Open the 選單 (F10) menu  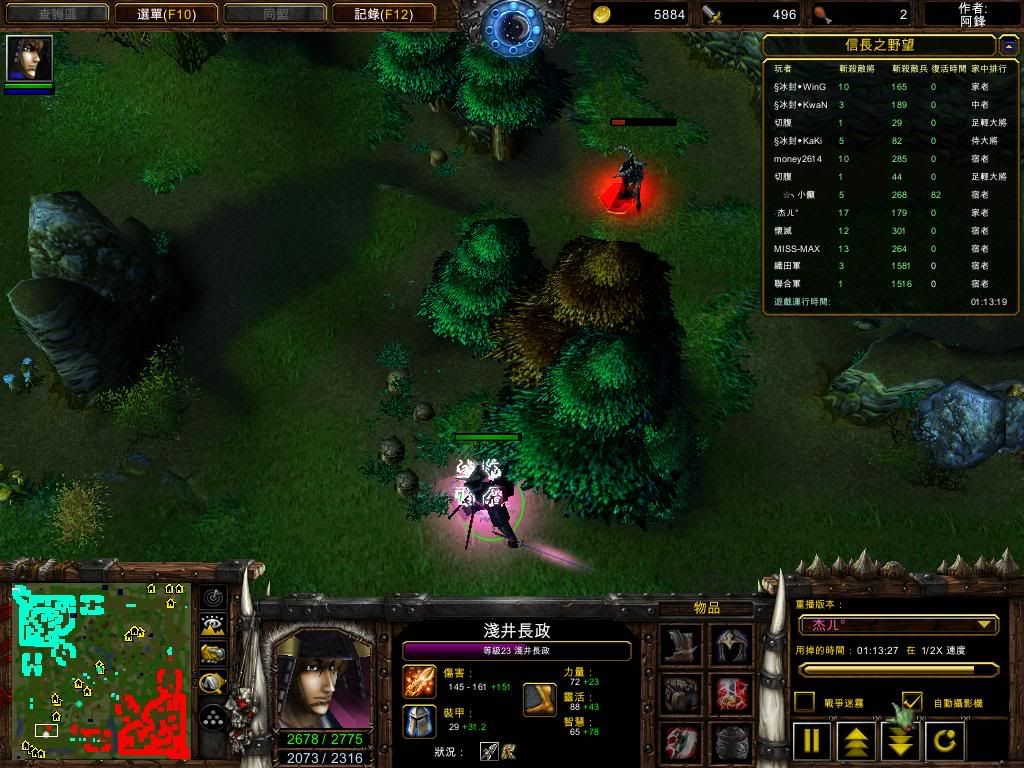coord(163,14)
